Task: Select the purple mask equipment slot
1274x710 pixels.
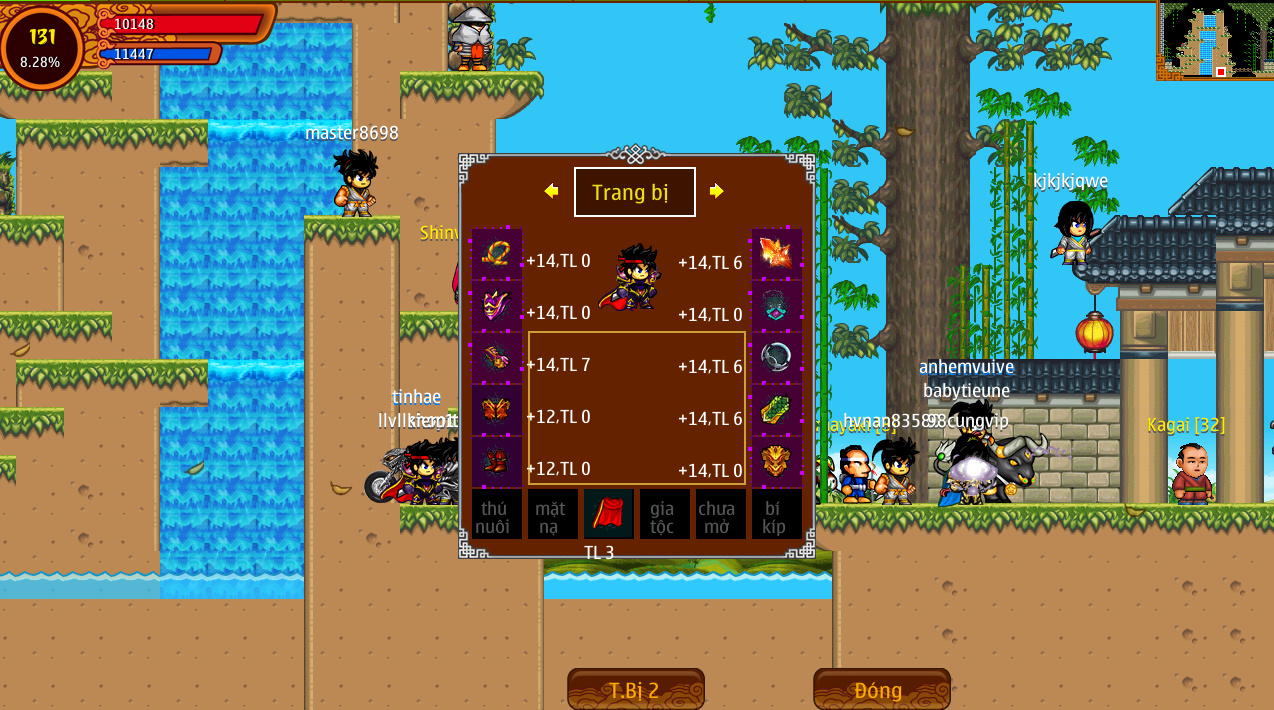Action: click(x=496, y=306)
